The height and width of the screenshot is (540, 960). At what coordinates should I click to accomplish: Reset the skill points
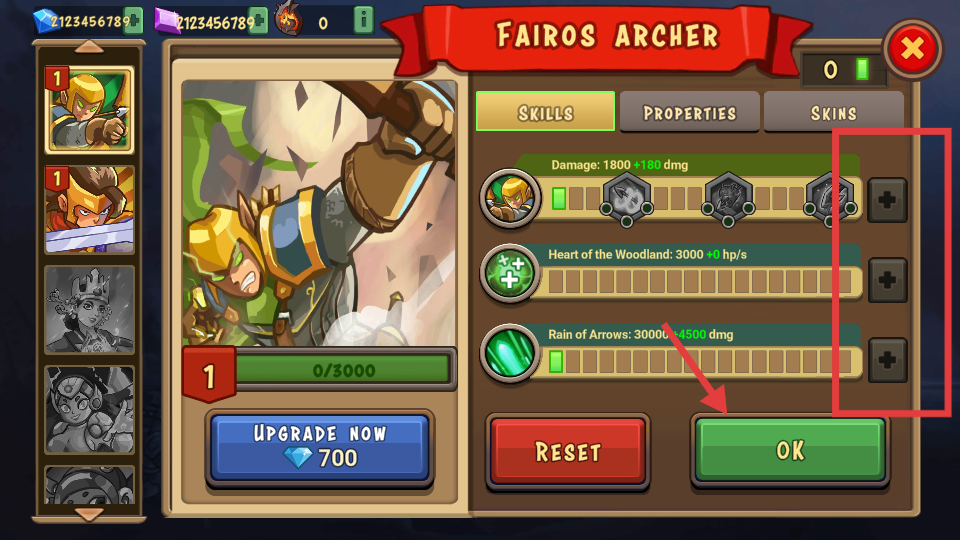tap(568, 451)
